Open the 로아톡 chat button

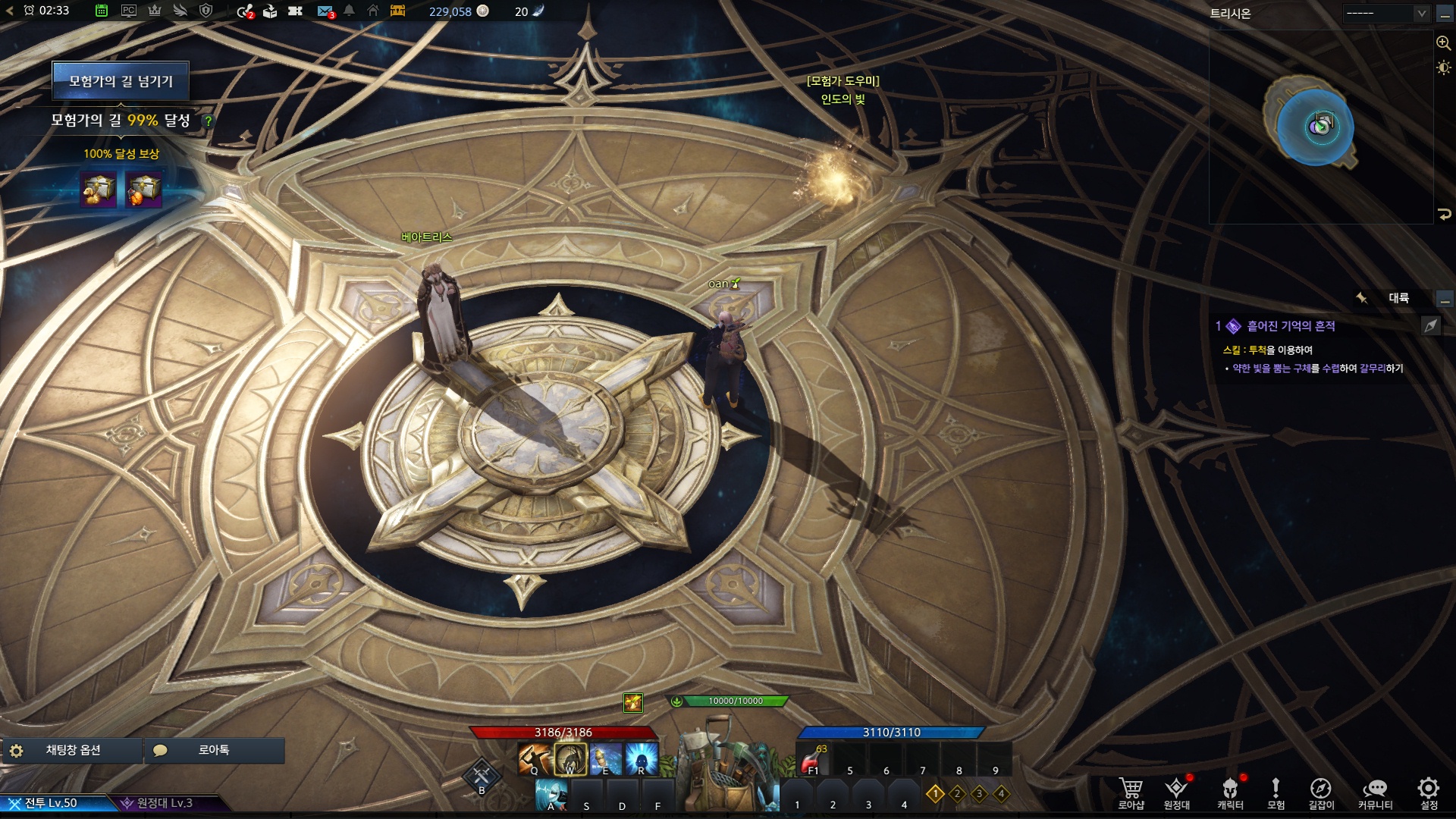click(x=214, y=750)
